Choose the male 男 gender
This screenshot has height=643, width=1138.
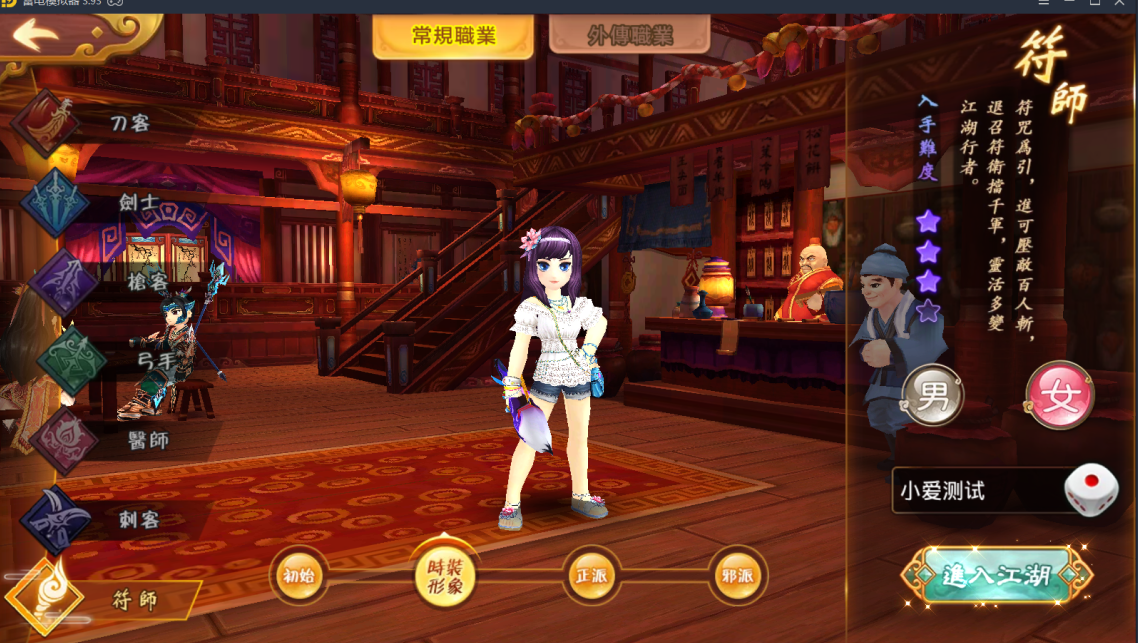pyautogui.click(x=933, y=395)
